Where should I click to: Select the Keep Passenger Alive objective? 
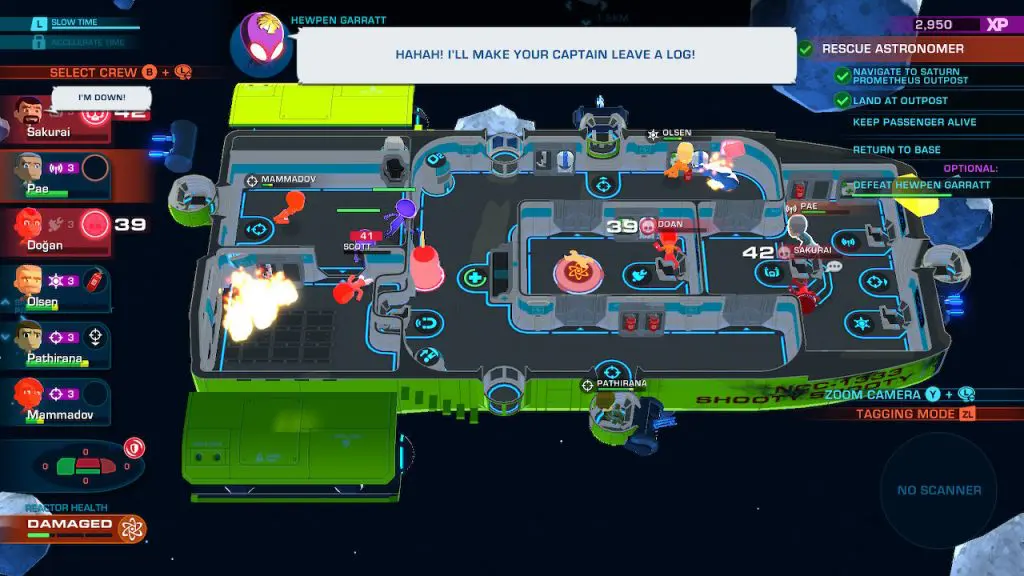click(900, 122)
